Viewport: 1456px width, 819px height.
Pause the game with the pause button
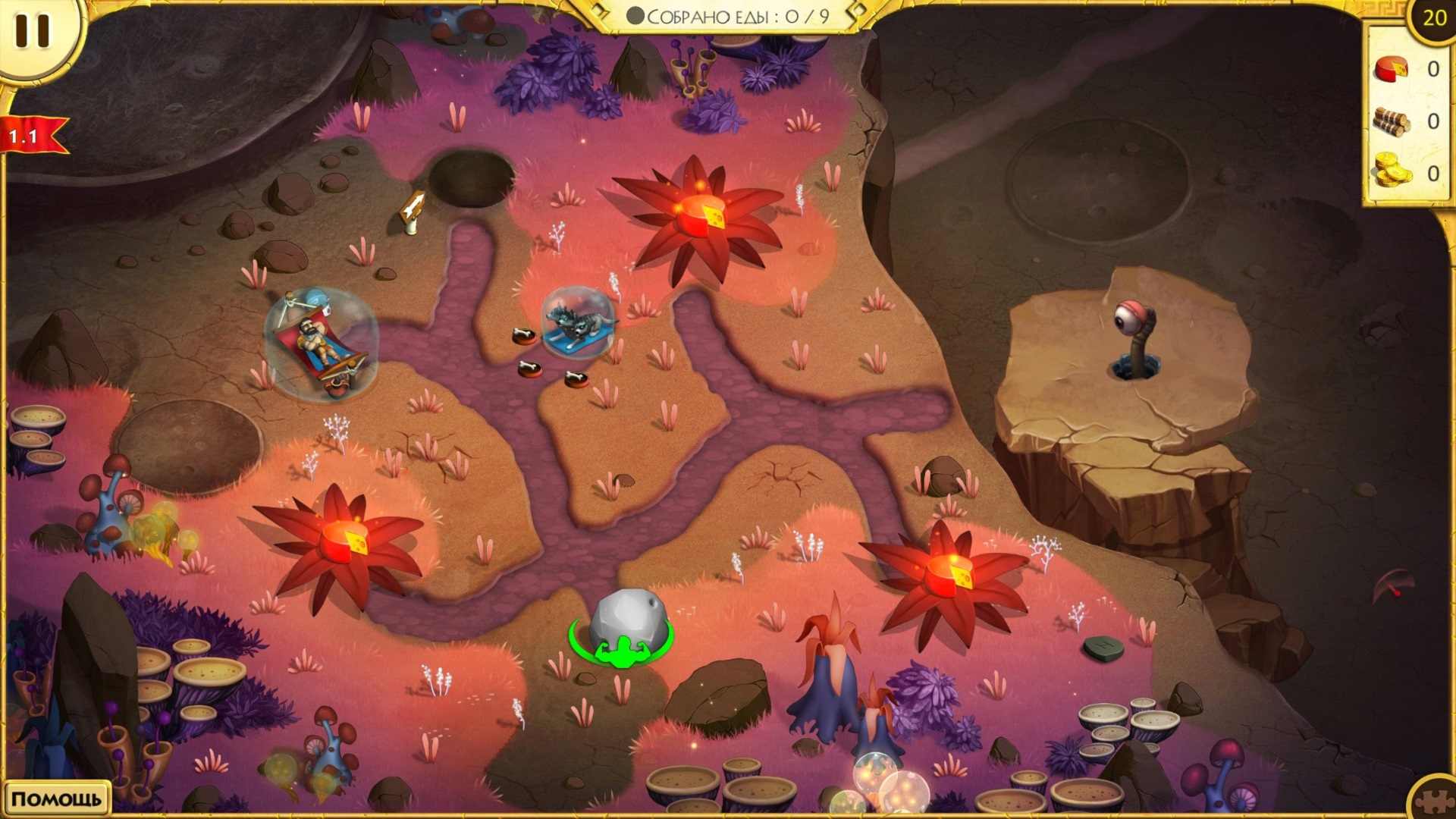[33, 31]
